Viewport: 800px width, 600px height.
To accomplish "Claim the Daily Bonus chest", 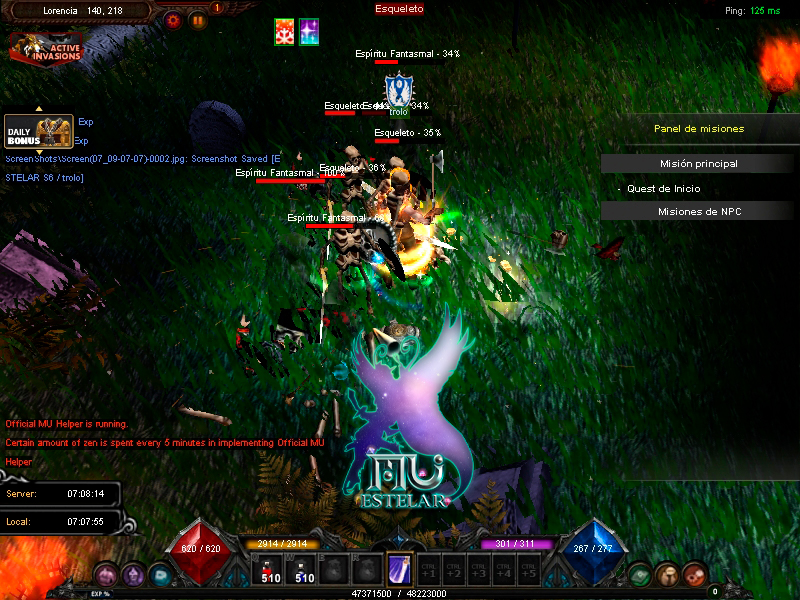I will pos(37,131).
